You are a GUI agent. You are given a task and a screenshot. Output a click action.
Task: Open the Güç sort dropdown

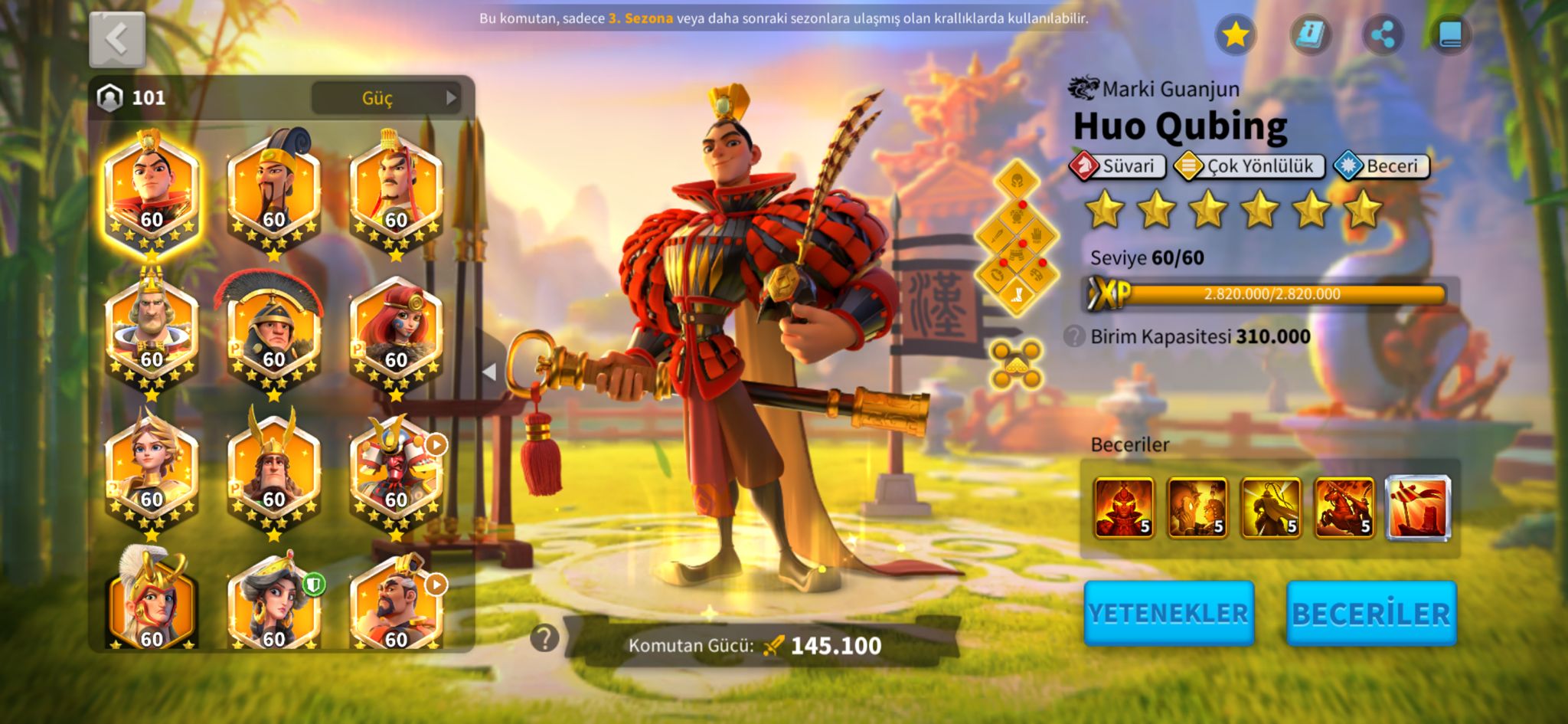pos(386,98)
